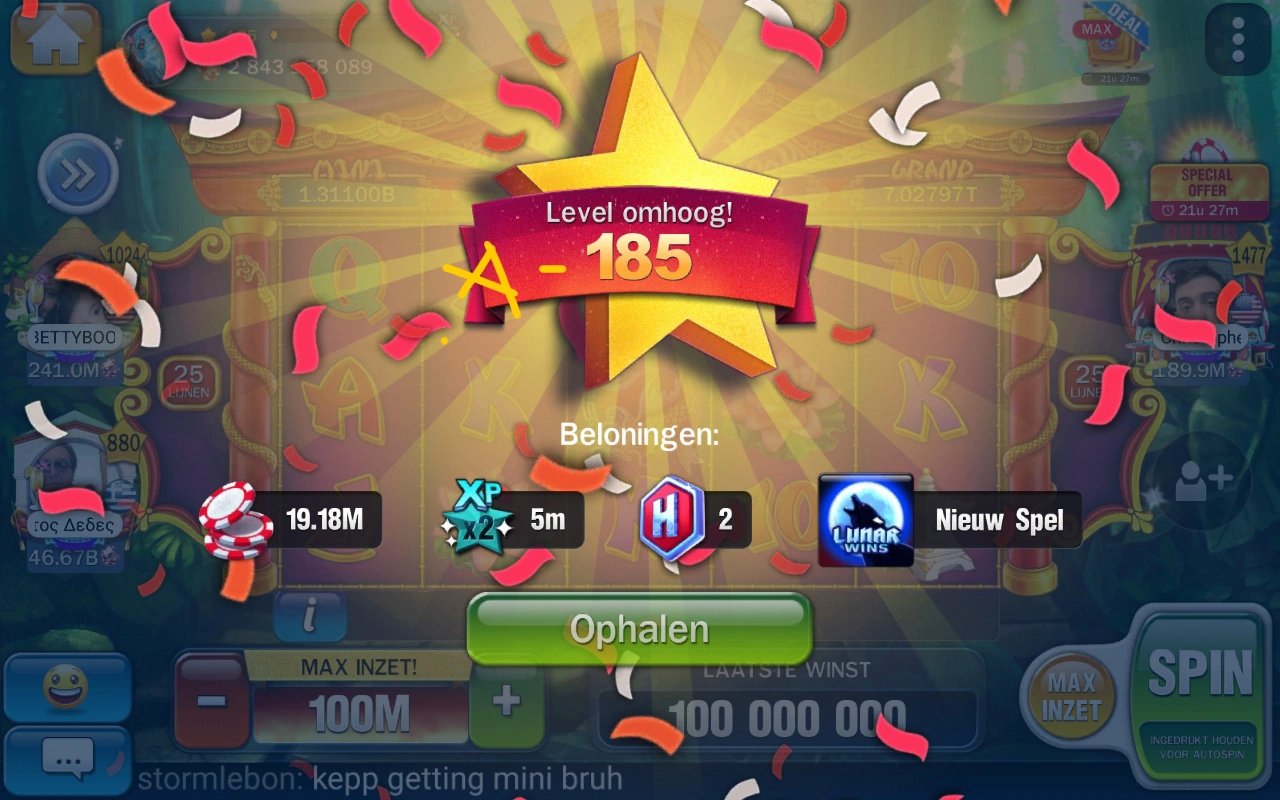Click the stormlebon chat message bar
Image resolution: width=1280 pixels, height=800 pixels.
coord(400,779)
